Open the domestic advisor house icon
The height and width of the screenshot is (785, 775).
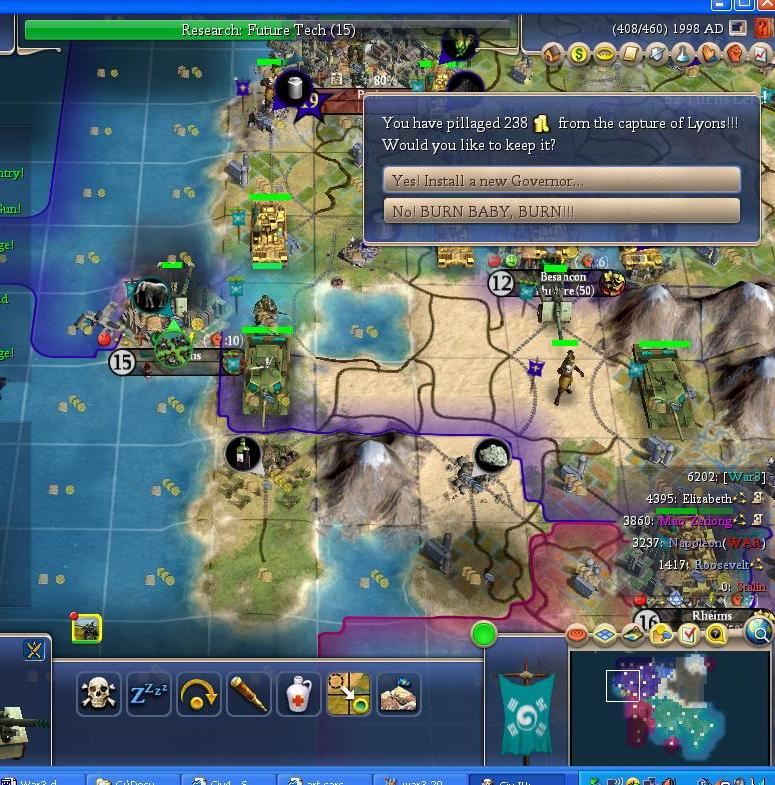coord(553,55)
